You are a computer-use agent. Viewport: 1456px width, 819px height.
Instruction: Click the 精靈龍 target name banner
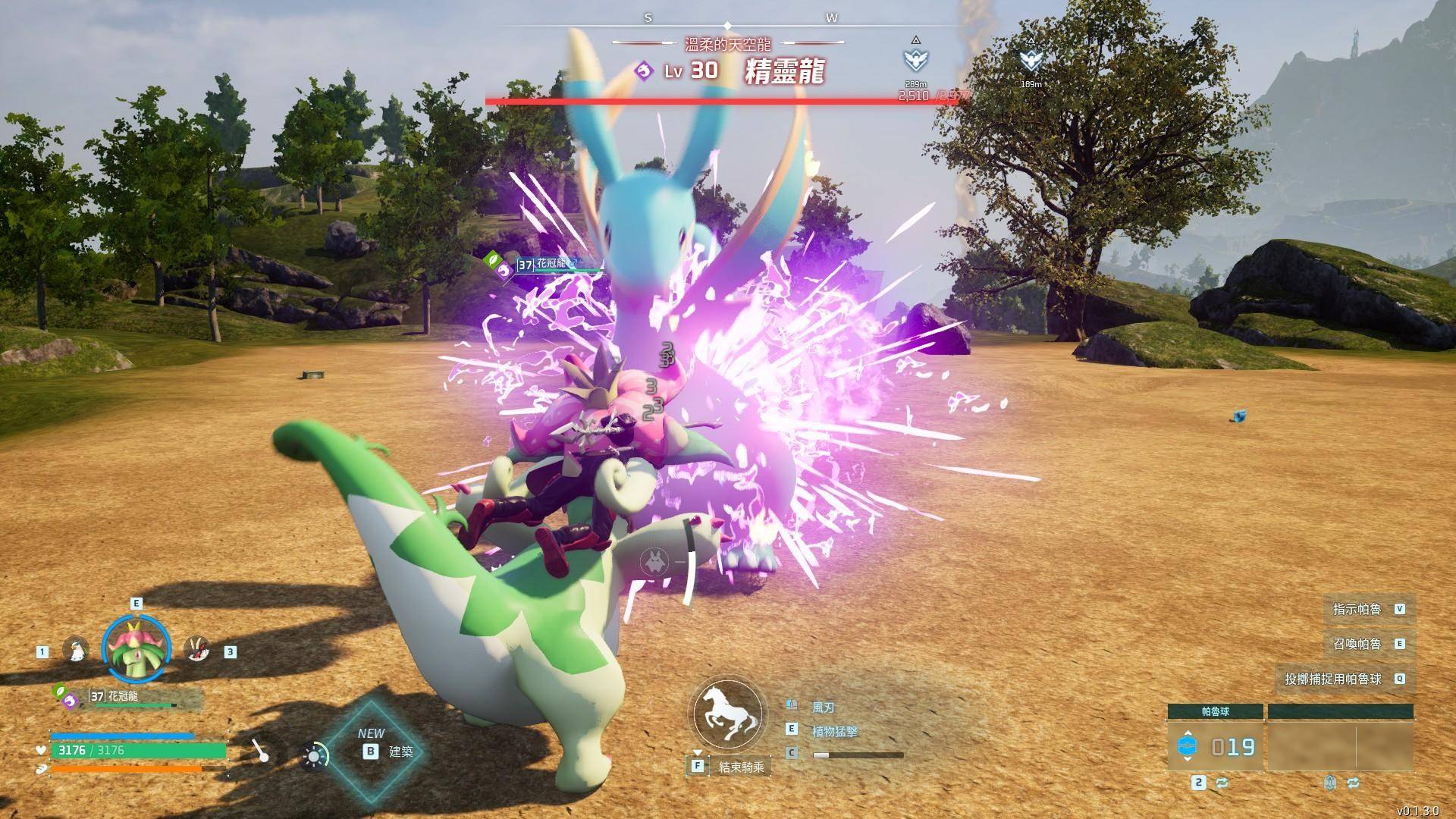coord(783,71)
